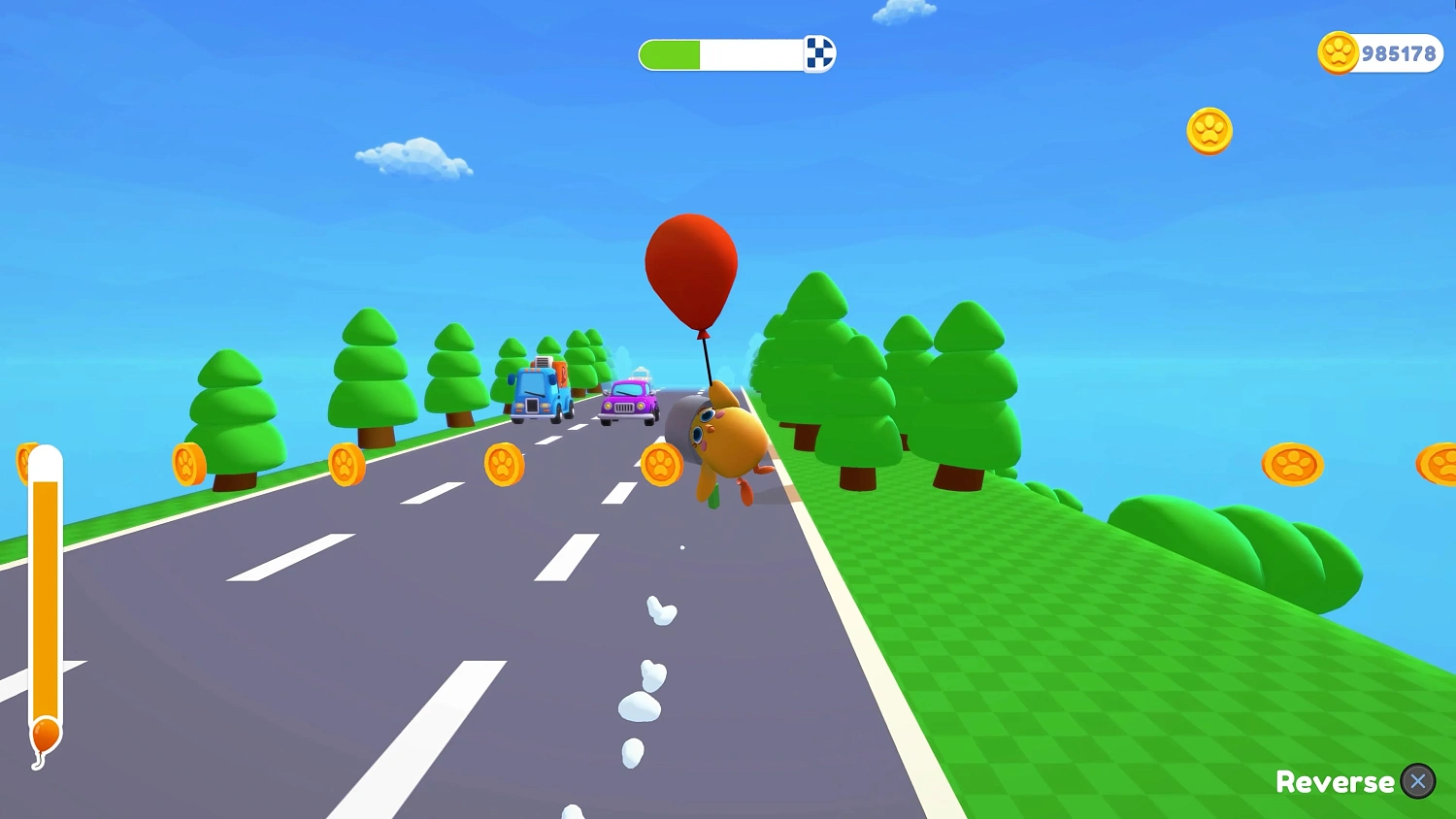Click the coin floating beside the right grass edge

tap(1295, 465)
